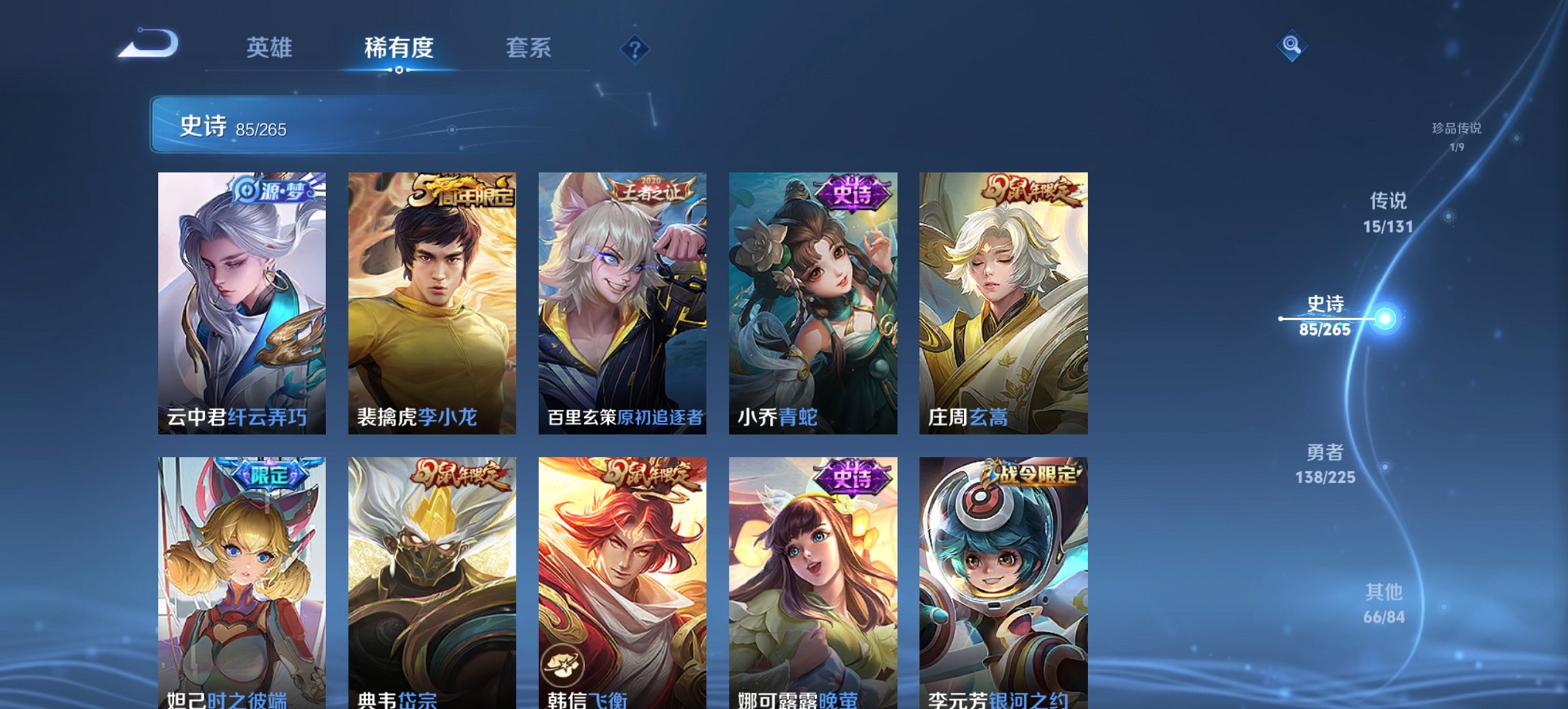This screenshot has height=709, width=1568.
Task: Click the back arrow logo at top left
Action: [x=149, y=43]
